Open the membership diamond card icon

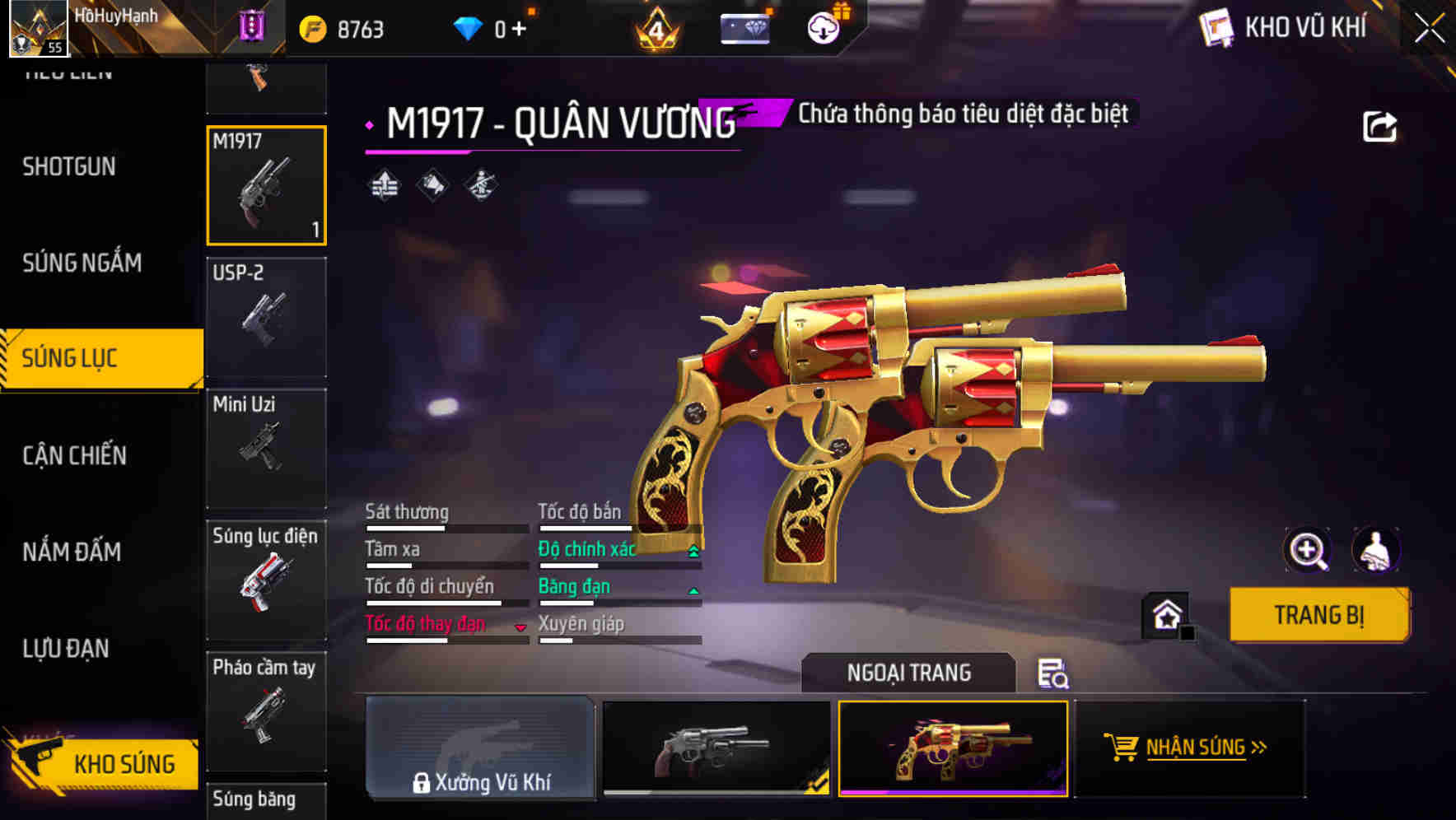(746, 27)
